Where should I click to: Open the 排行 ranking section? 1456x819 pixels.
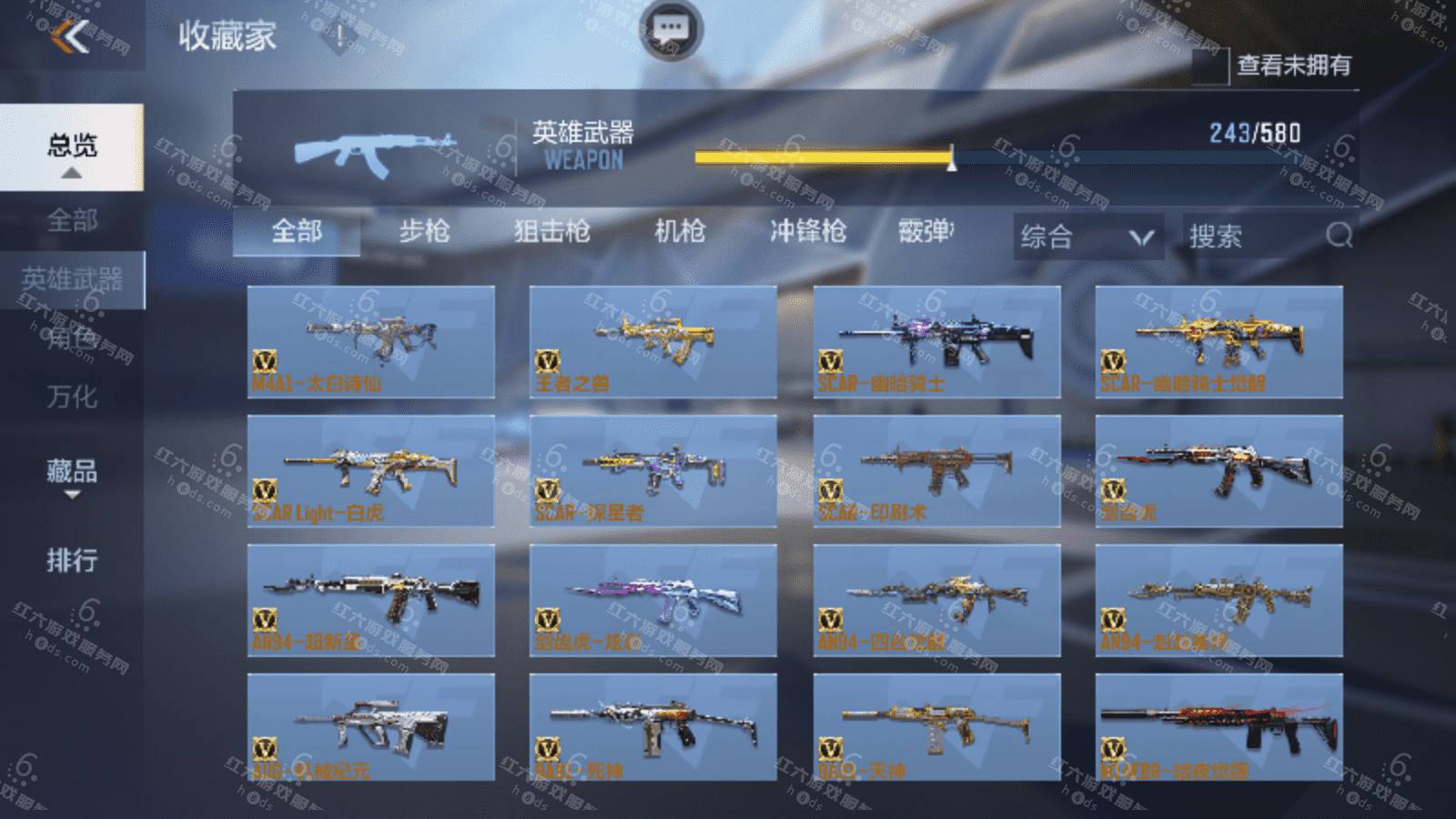click(x=71, y=560)
